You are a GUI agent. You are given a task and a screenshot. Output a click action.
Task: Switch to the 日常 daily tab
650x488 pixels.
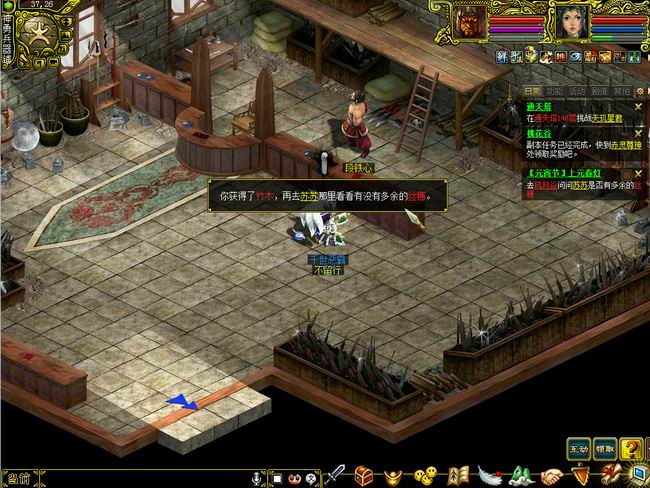[534, 91]
